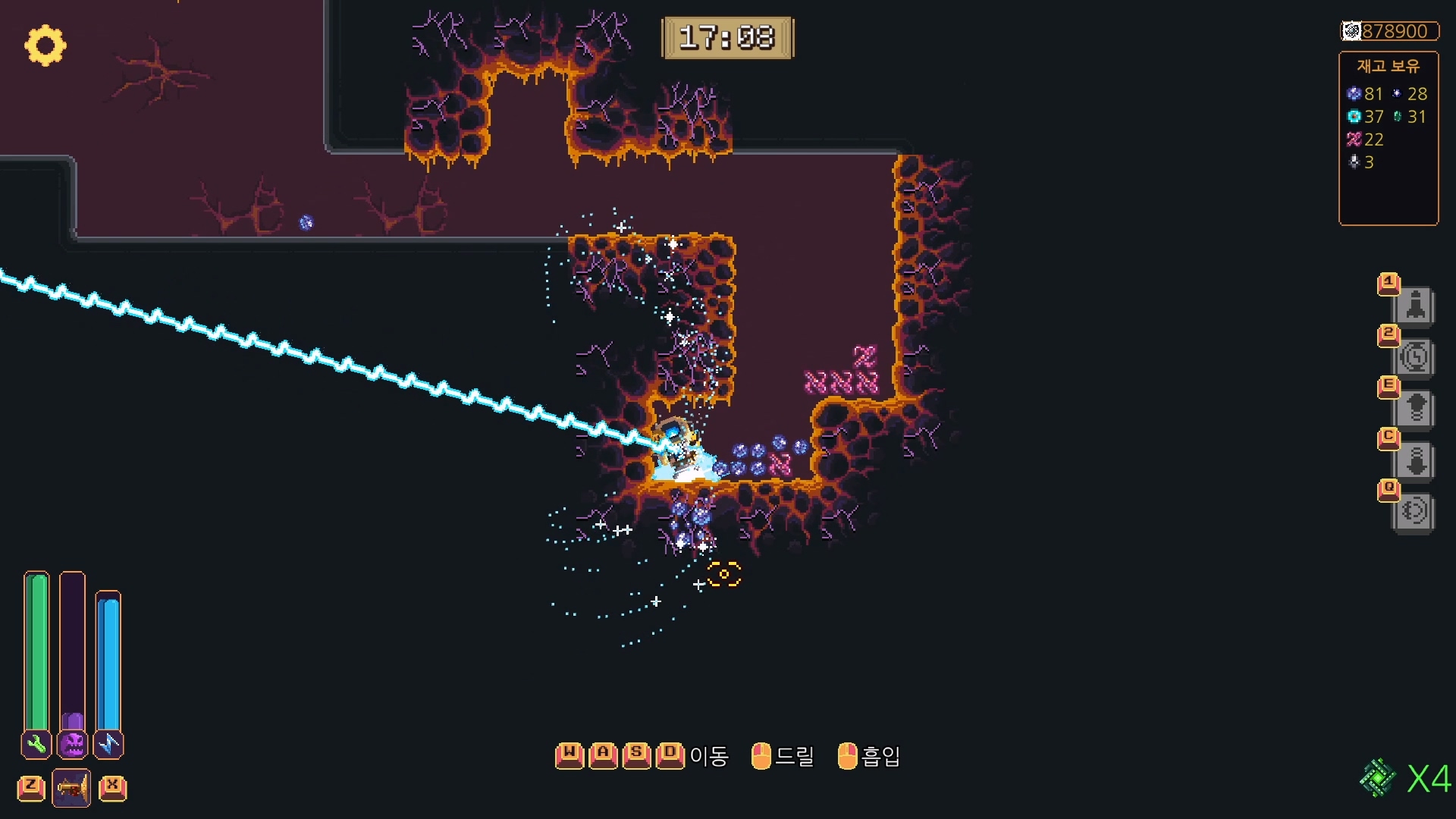
Task: Open settings with the gear icon
Action: point(45,45)
